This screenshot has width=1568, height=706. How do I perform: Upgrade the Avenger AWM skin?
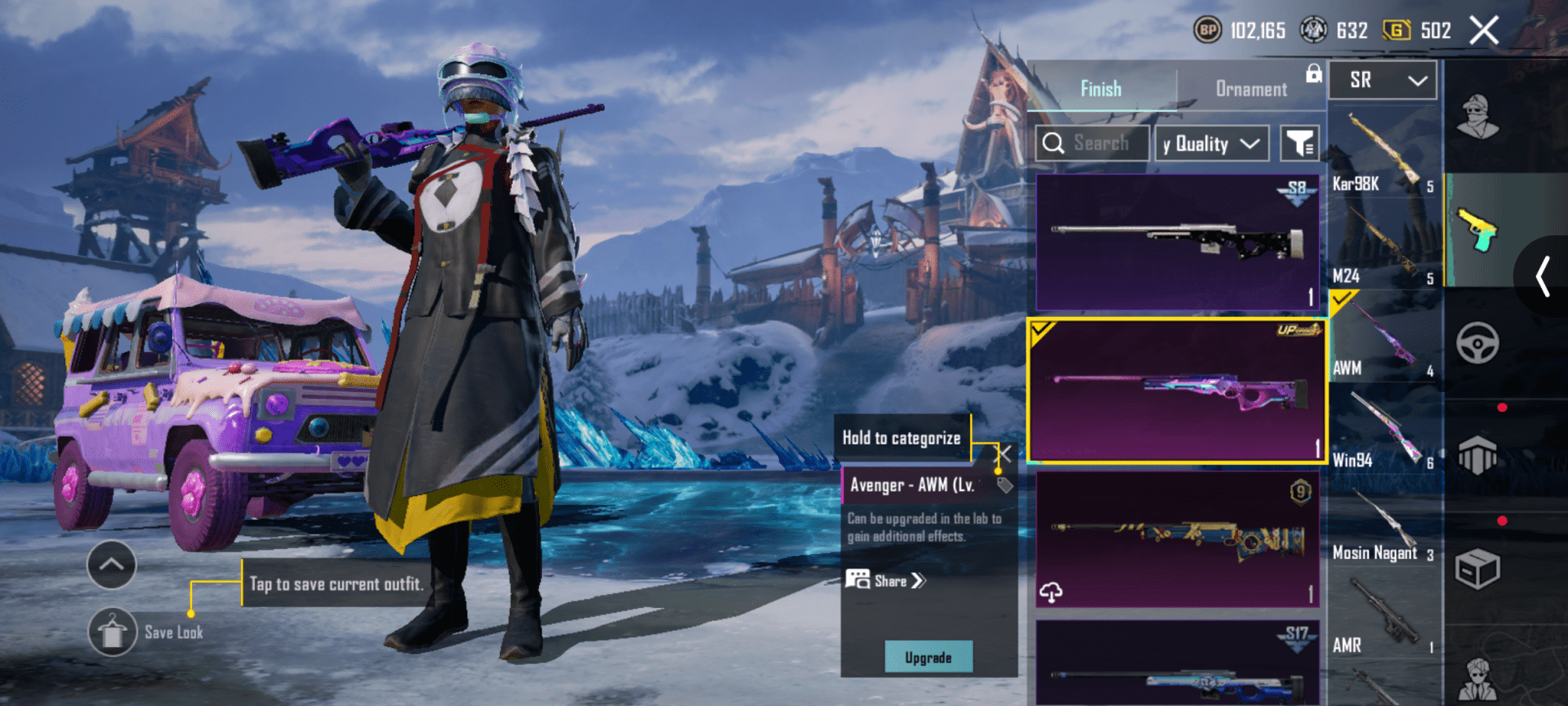coord(929,657)
